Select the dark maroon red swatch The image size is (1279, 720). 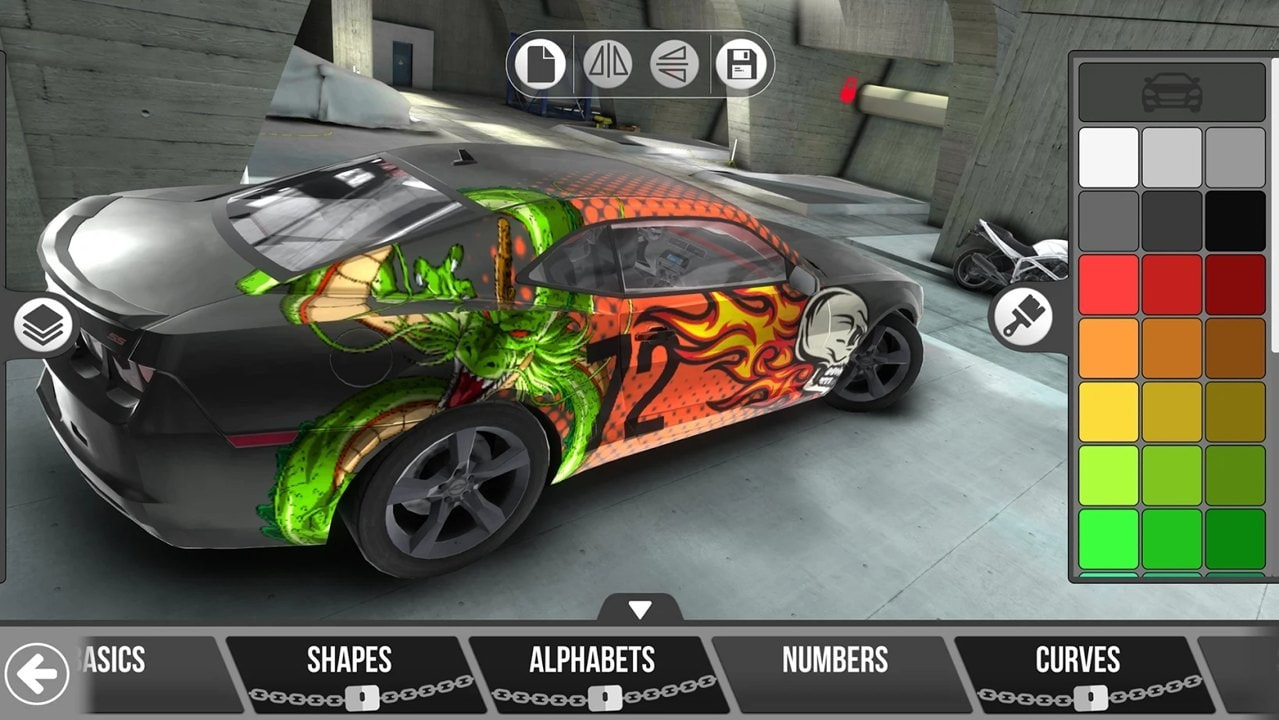(1235, 285)
